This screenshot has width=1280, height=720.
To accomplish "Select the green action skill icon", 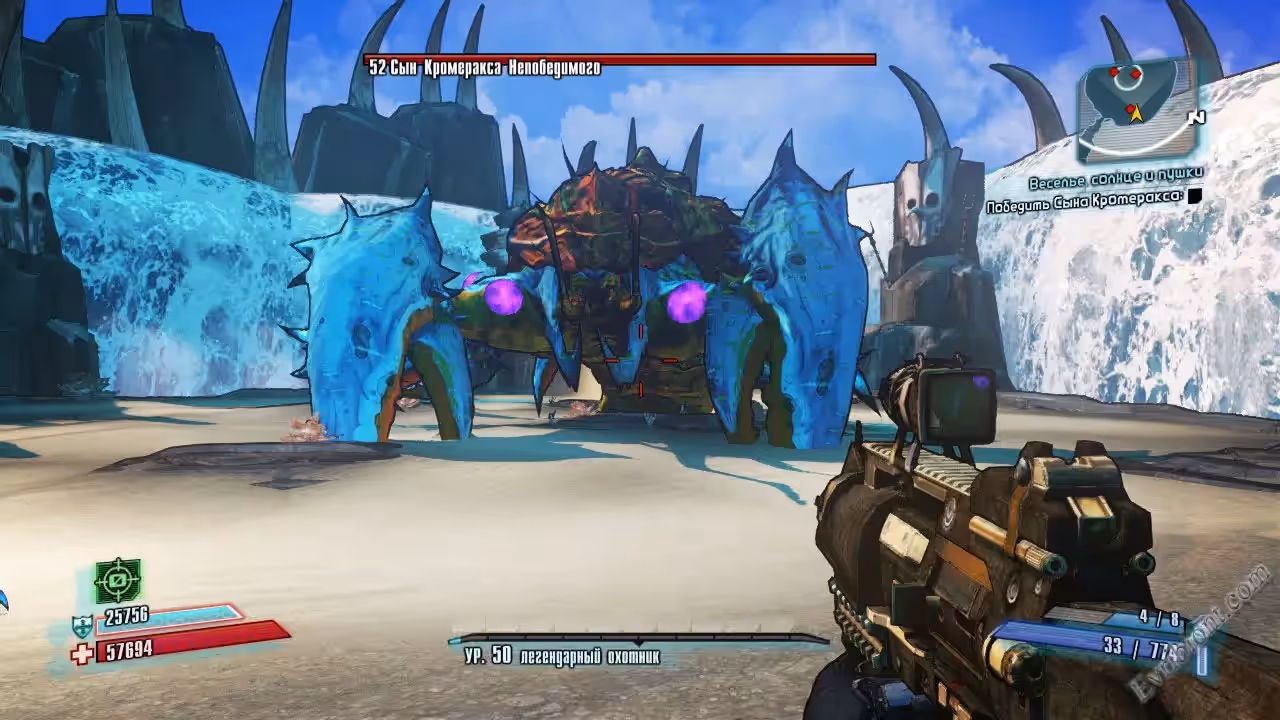I will click(118, 581).
